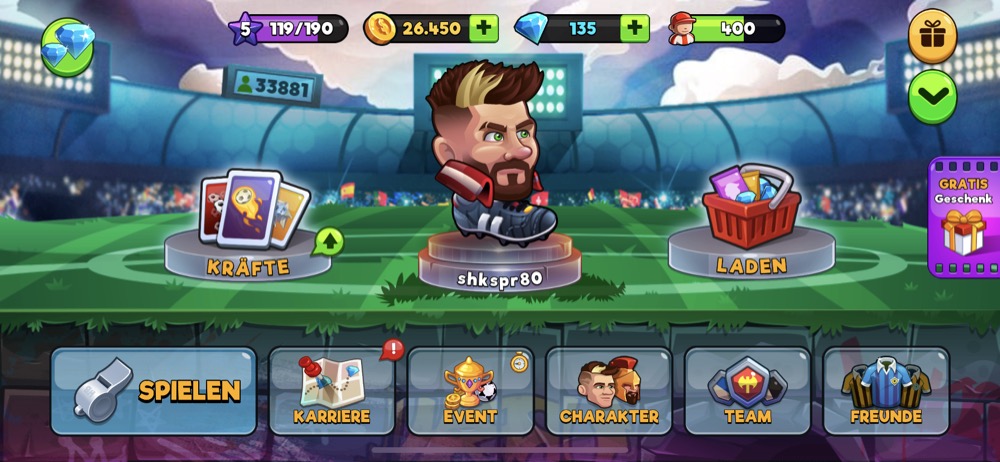
Task: Start a match with the Spielen button
Action: point(154,390)
